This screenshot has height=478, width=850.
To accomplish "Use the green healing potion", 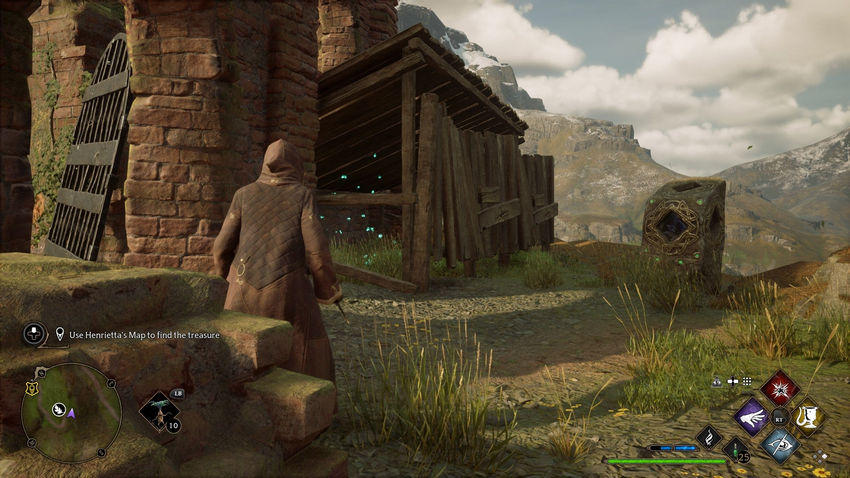I will point(736,449).
